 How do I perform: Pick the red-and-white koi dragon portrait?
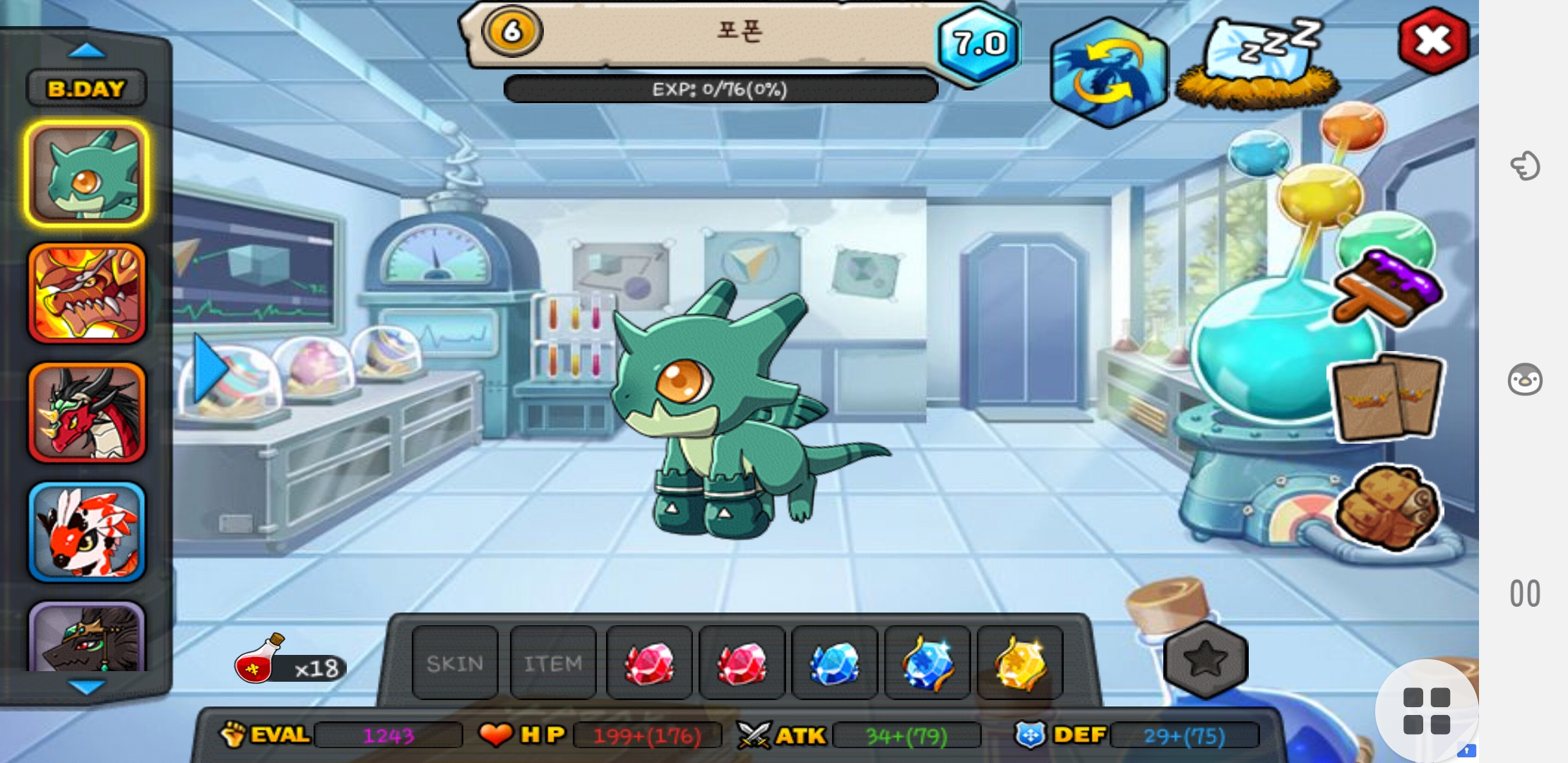(87, 532)
